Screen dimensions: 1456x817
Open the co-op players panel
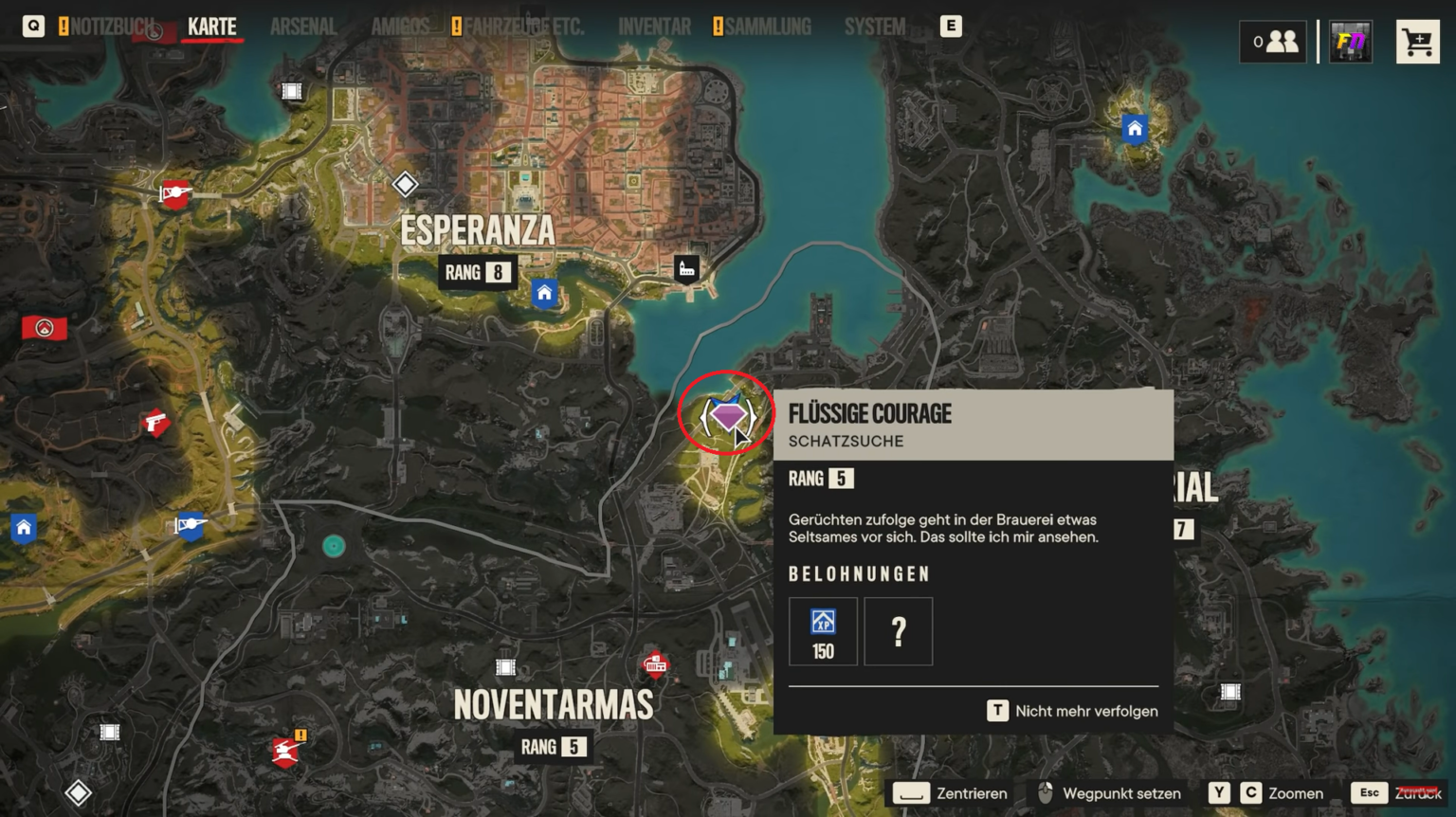pos(1274,42)
